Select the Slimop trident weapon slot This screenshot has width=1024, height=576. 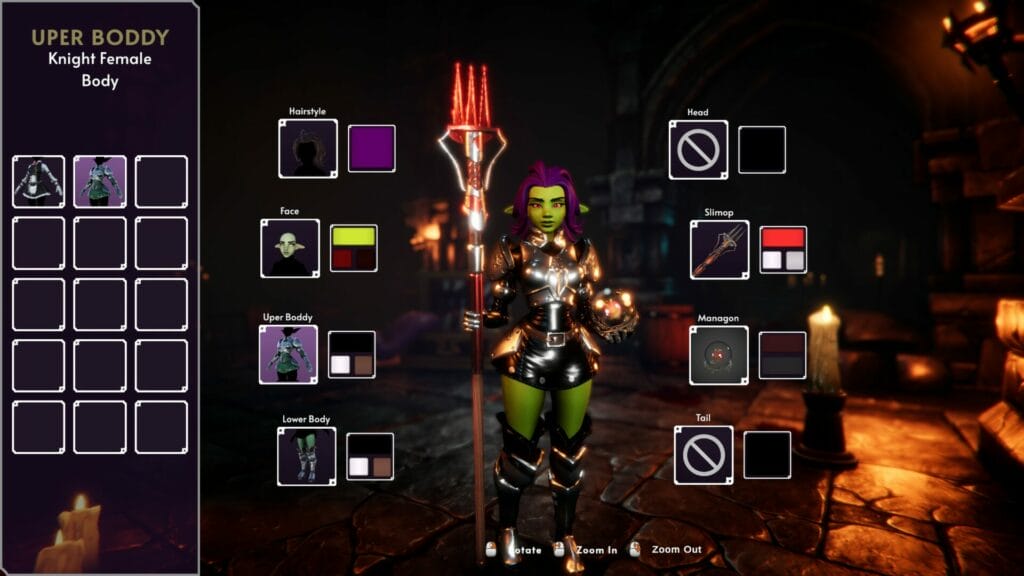click(719, 250)
